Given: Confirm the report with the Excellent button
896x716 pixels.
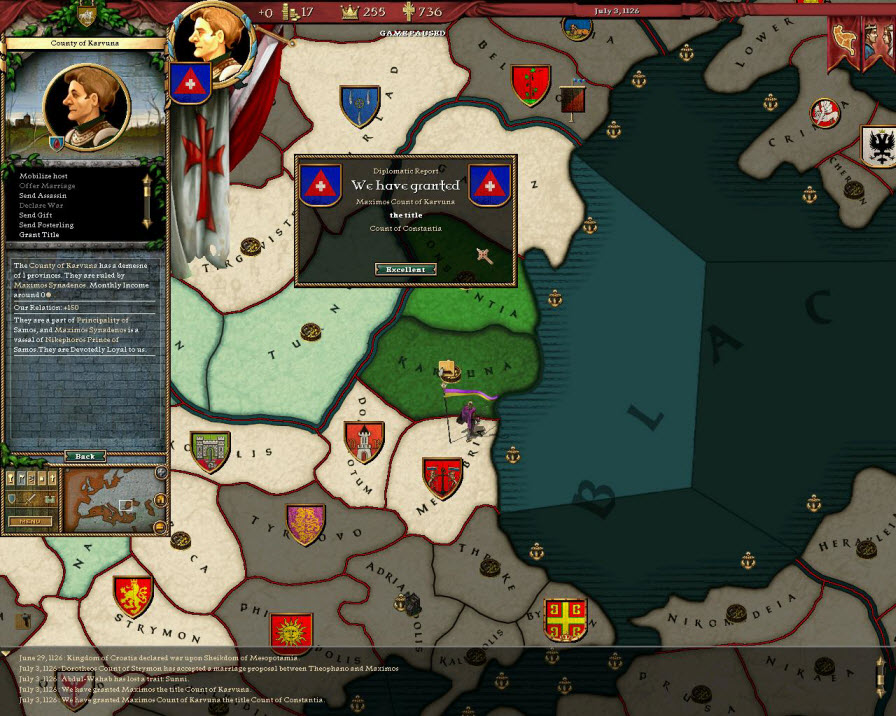Looking at the screenshot, I should coord(405,269).
